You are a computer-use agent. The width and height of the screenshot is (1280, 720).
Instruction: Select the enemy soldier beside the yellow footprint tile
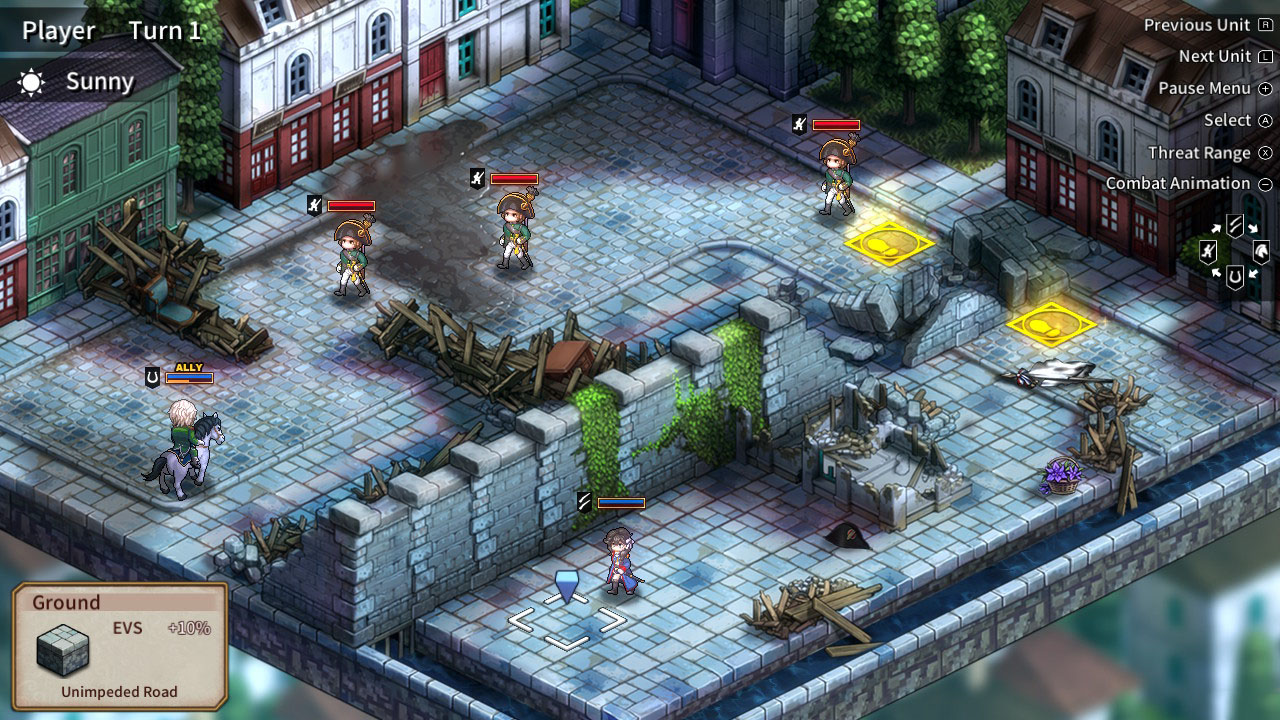coord(836,178)
